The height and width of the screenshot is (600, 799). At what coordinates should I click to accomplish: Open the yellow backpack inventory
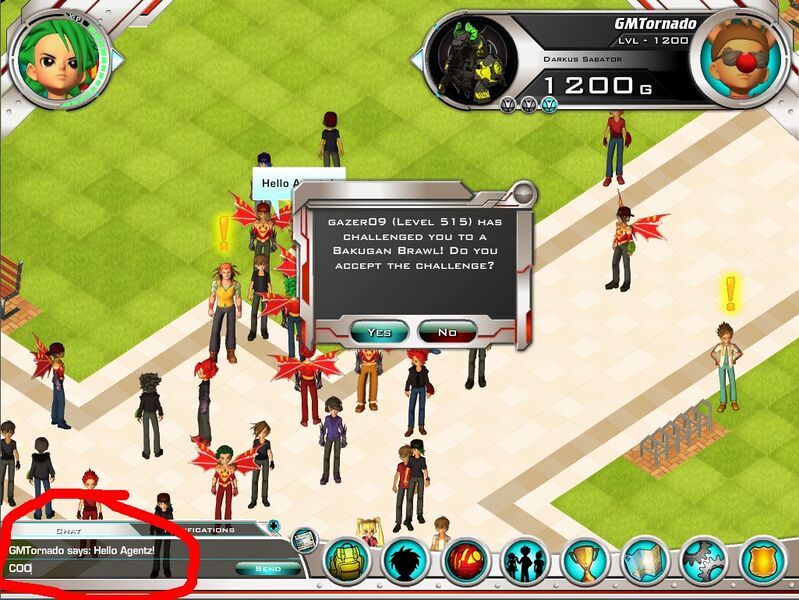347,561
